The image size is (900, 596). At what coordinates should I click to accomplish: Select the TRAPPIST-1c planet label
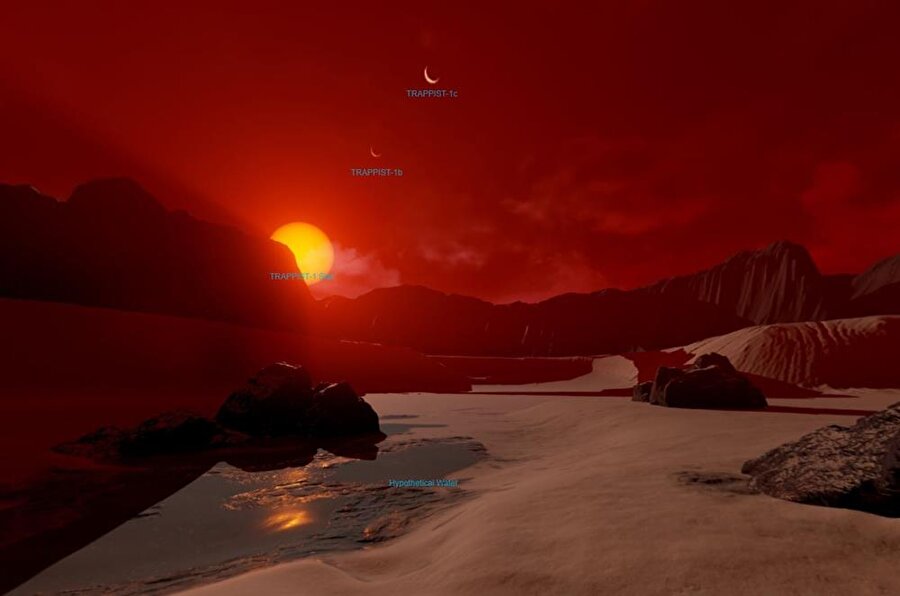pos(432,94)
